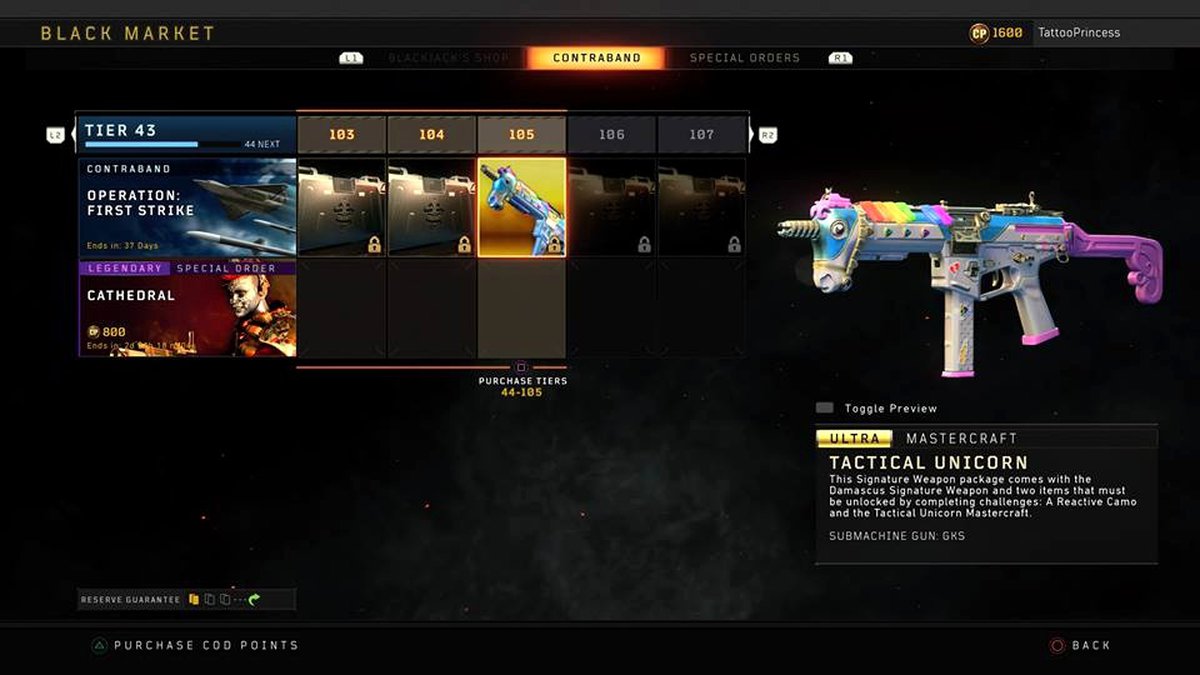The image size is (1200, 675).
Task: Switch to the Blackjack's Shop tab
Action: [x=448, y=58]
